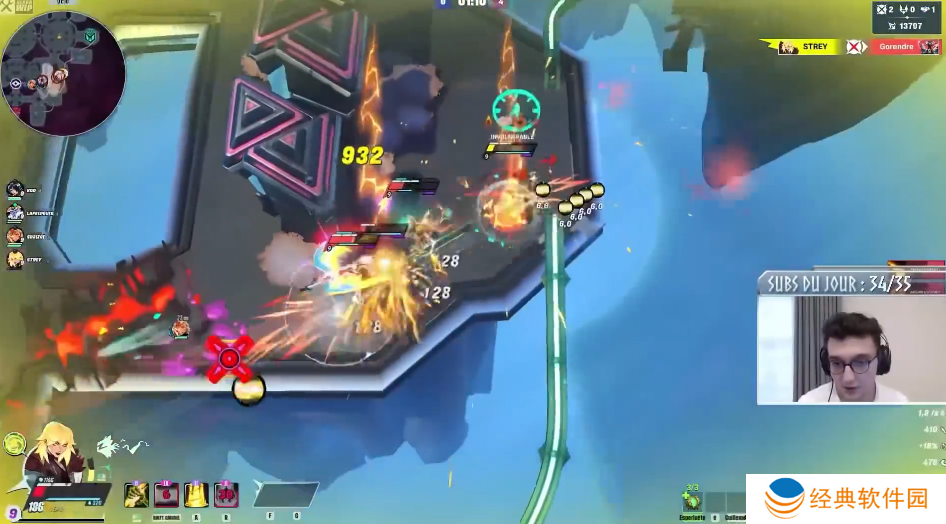The image size is (946, 524).
Task: Choose the white-haired teammate portrait
Action: (x=15, y=212)
